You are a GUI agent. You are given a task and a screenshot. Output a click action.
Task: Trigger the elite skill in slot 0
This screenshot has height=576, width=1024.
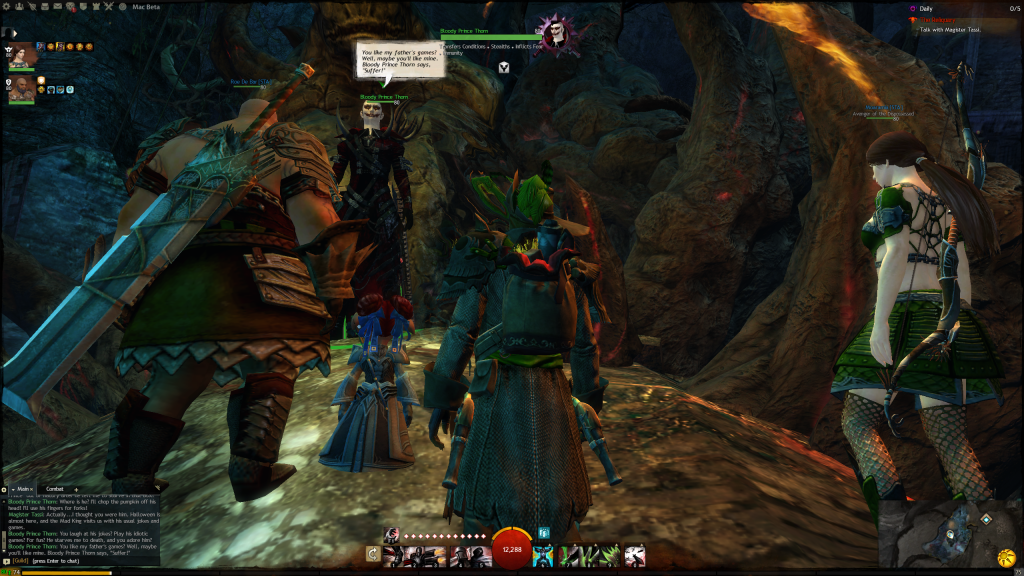pyautogui.click(x=635, y=554)
